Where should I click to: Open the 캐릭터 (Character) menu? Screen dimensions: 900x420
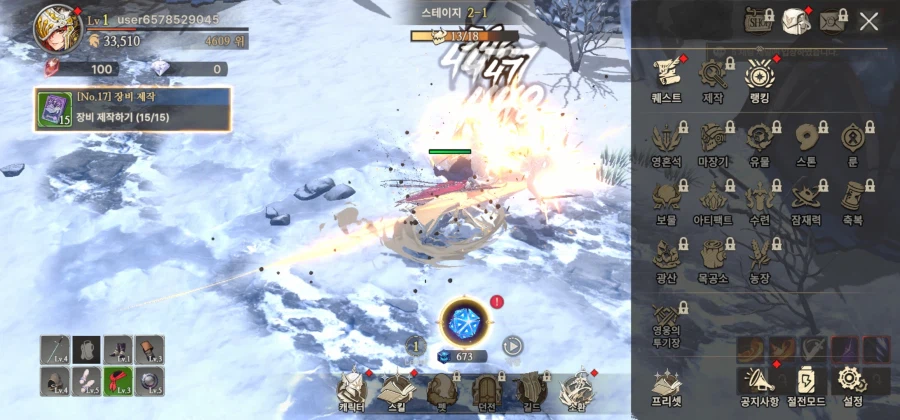click(352, 391)
